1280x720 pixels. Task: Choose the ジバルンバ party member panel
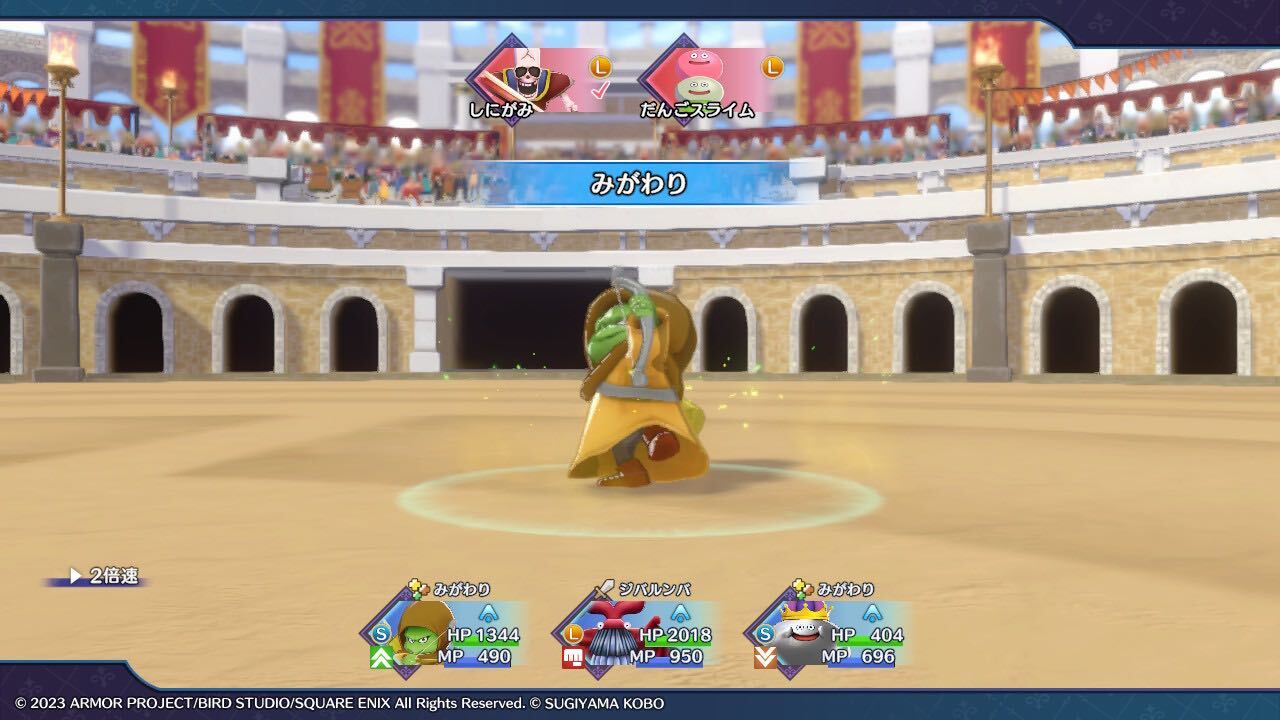(636, 633)
